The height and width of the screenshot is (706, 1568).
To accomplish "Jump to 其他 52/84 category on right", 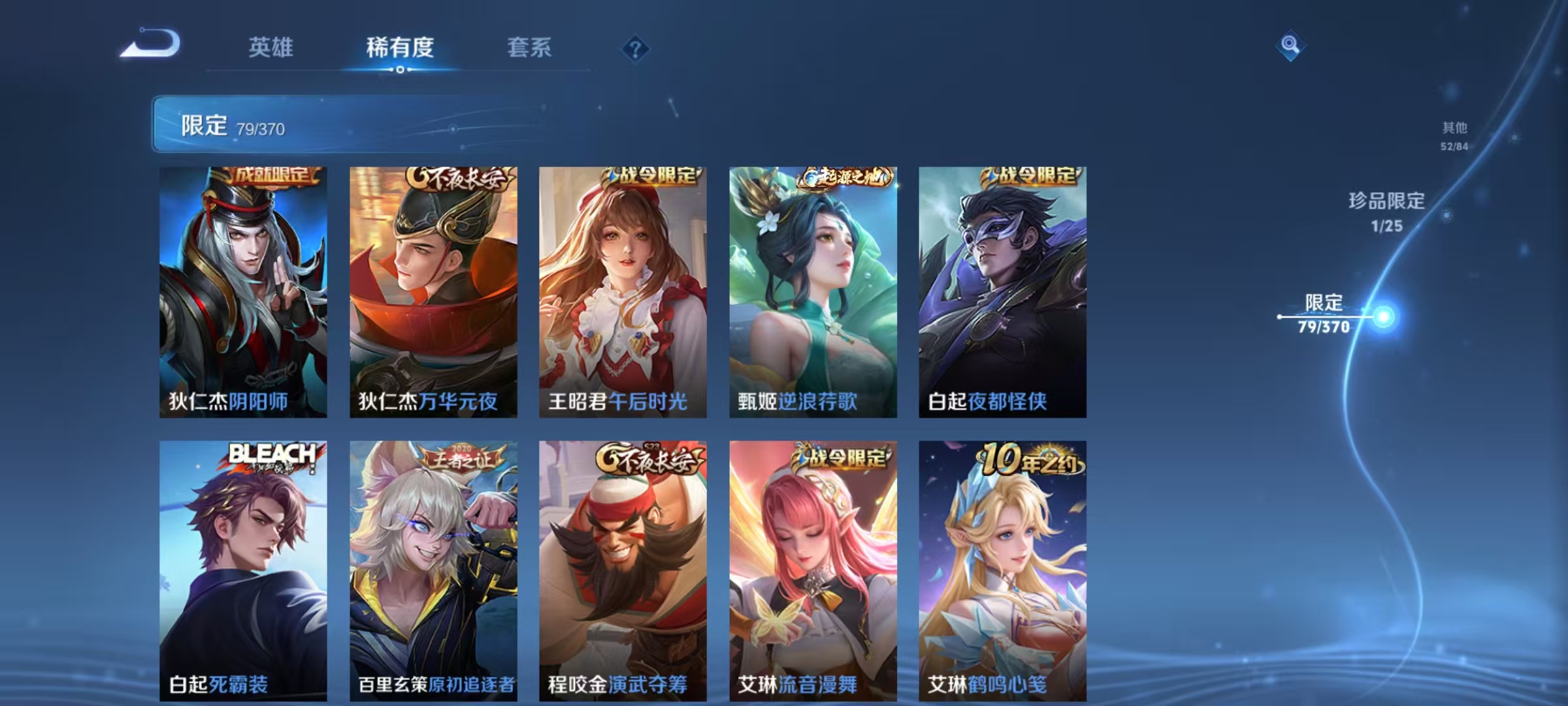I will [1454, 135].
